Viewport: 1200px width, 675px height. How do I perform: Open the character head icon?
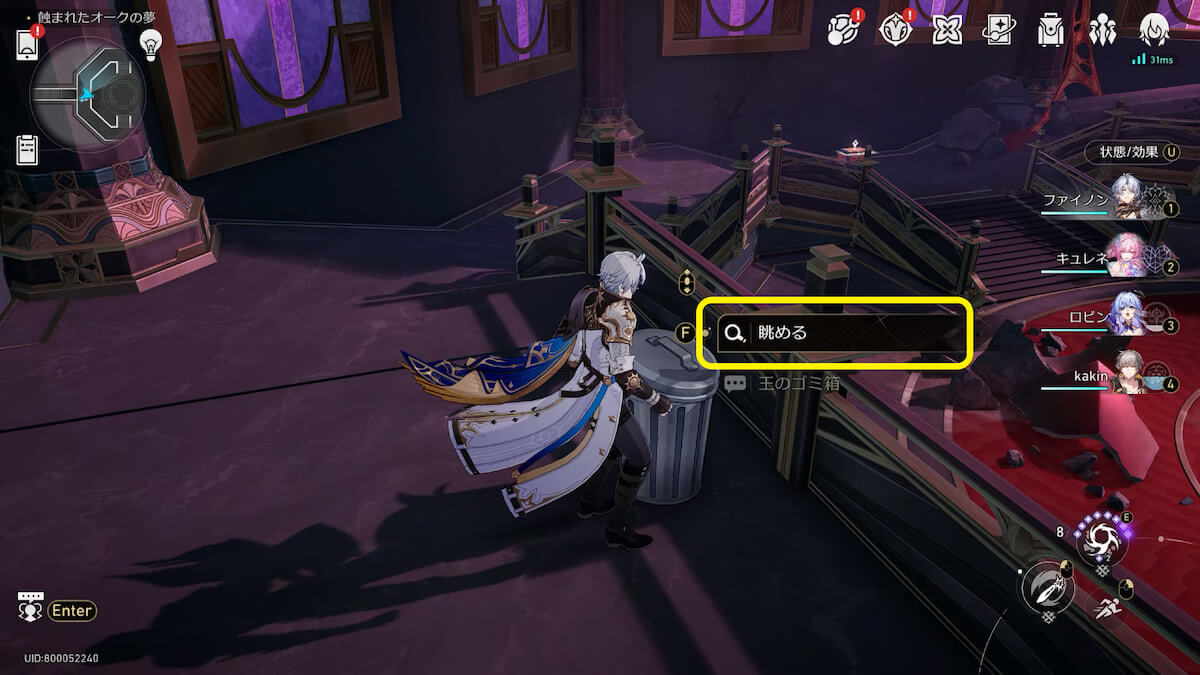point(1155,30)
